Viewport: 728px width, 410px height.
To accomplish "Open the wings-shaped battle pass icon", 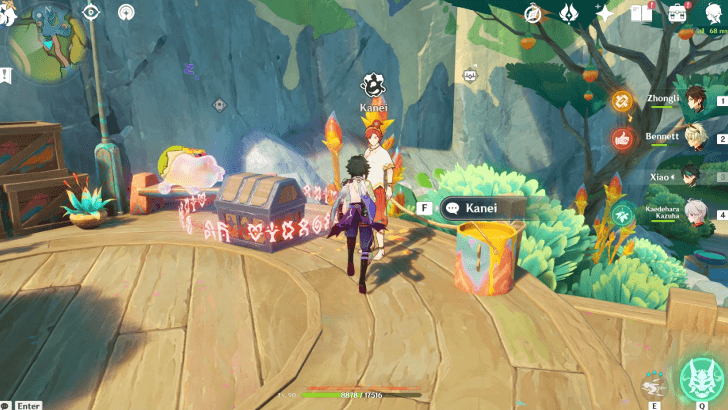I will coord(567,14).
